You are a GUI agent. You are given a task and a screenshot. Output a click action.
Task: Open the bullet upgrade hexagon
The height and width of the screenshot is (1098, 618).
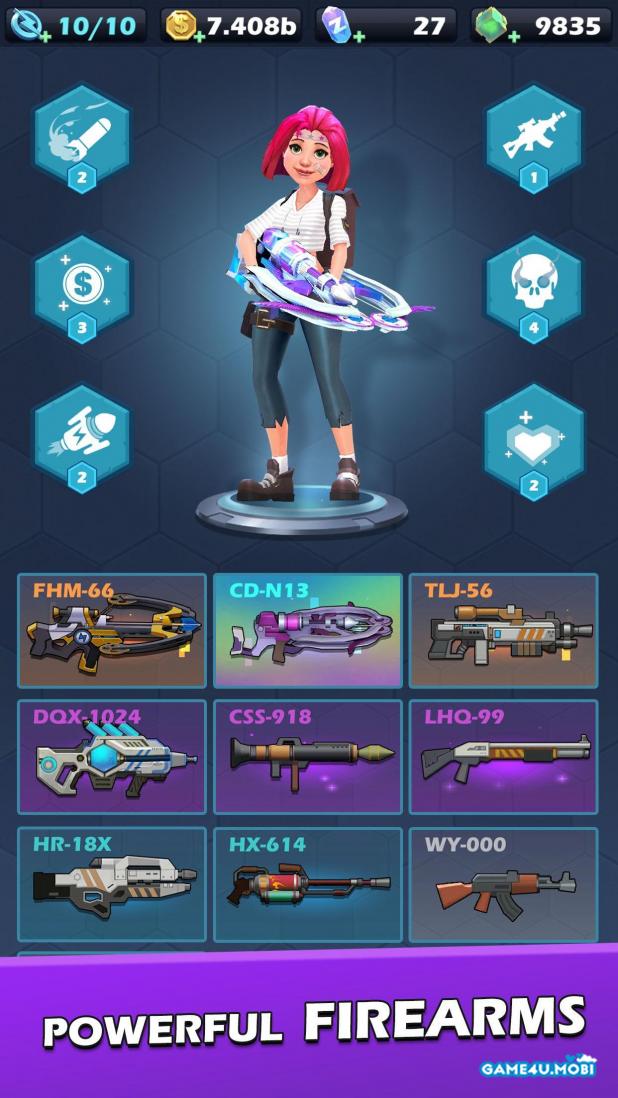pos(82,140)
